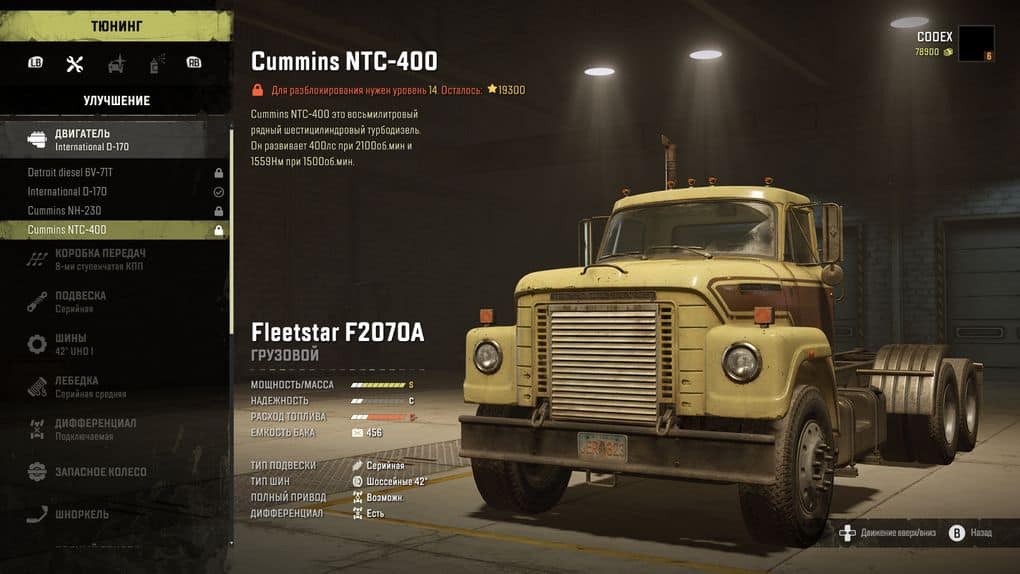This screenshot has width=1020, height=574.
Task: Select the Detroit diesel 6V-71T engine
Action: point(114,173)
